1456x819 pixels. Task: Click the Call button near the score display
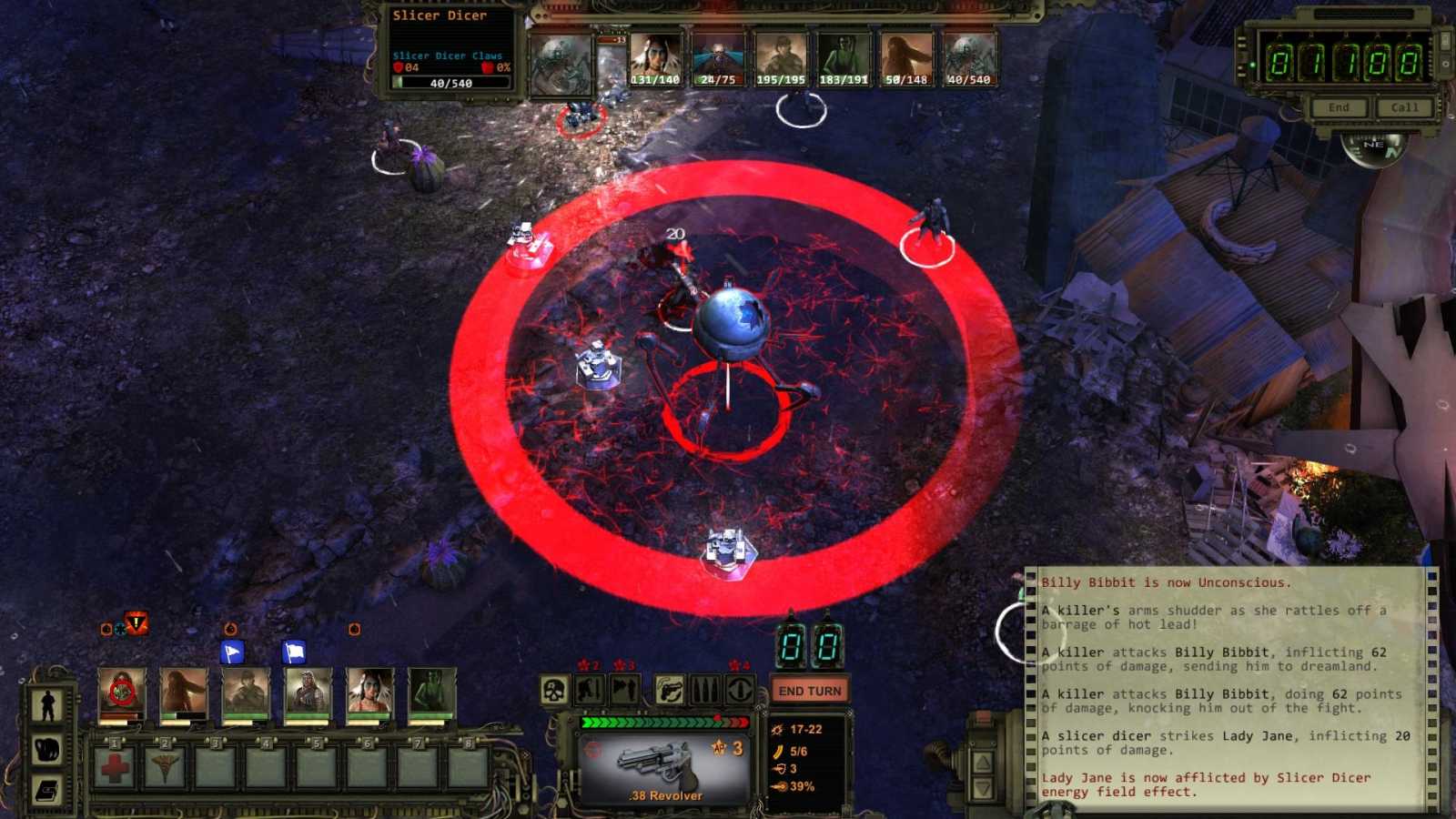point(1404,106)
